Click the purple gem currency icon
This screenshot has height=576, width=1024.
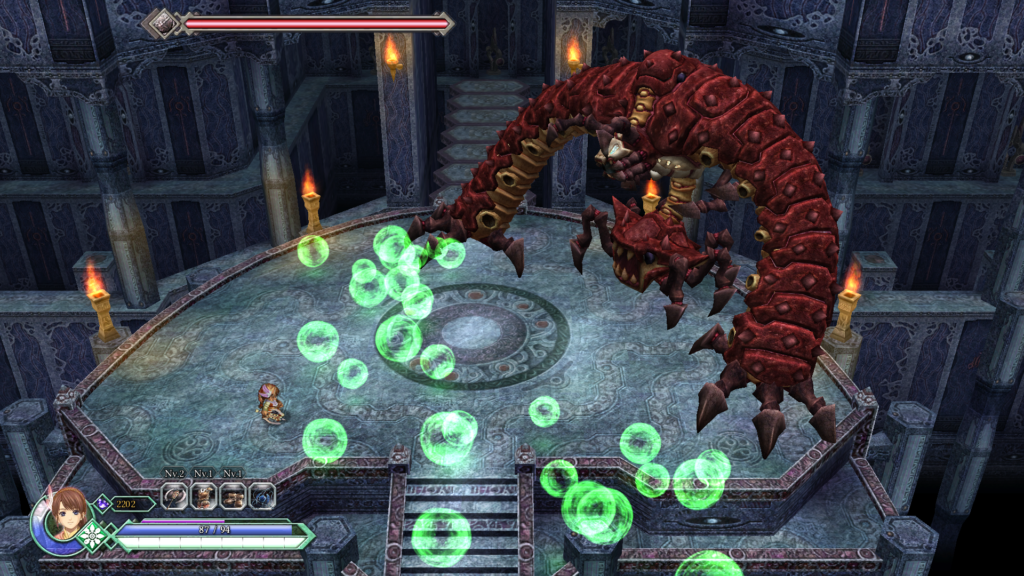(x=103, y=504)
